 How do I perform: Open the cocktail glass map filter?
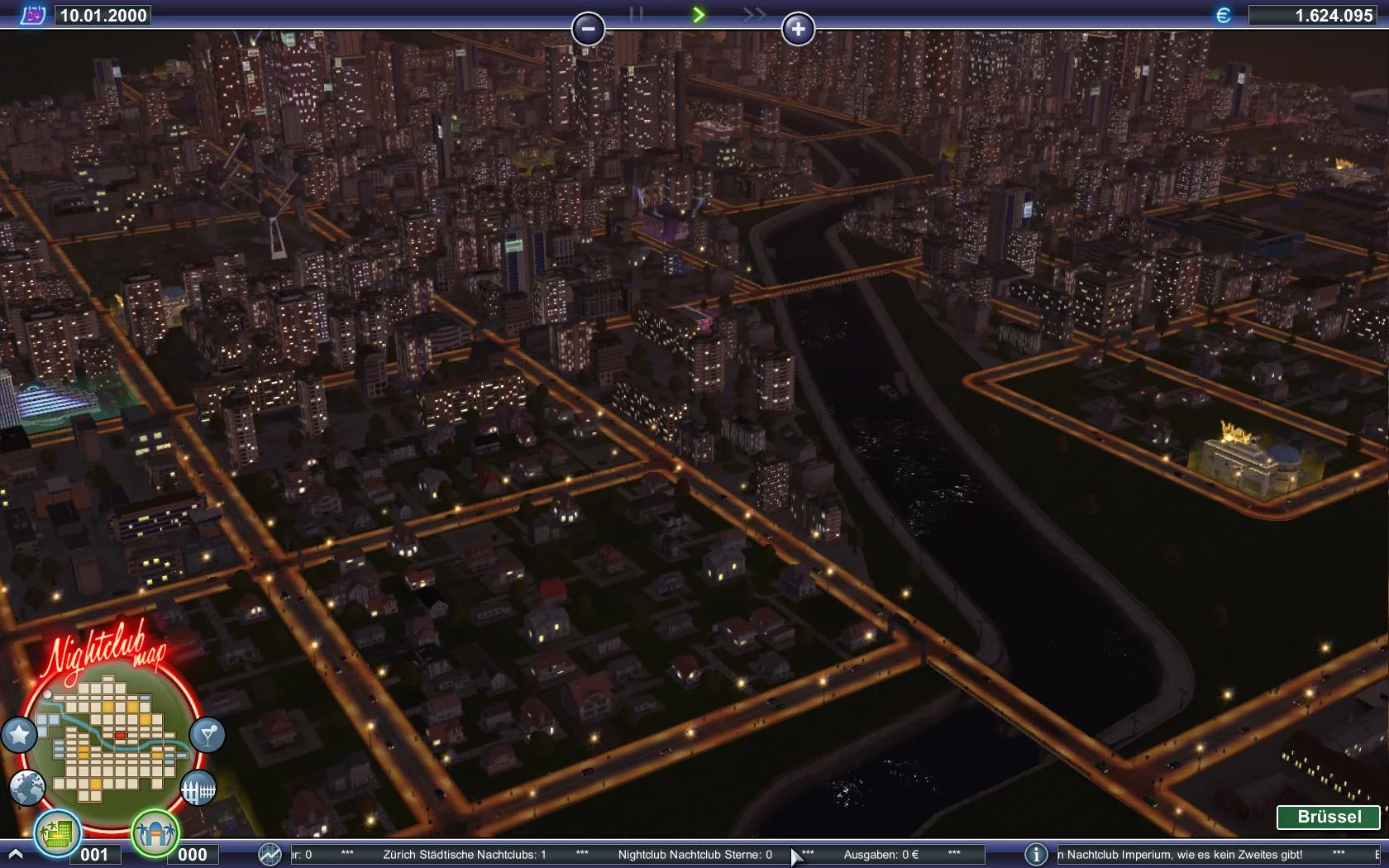pos(207,734)
